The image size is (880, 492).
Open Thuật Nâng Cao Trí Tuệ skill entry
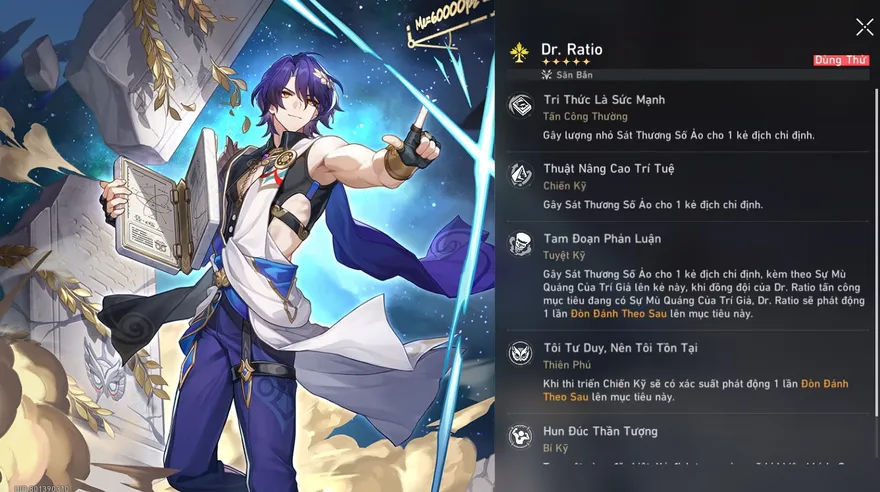pos(608,169)
